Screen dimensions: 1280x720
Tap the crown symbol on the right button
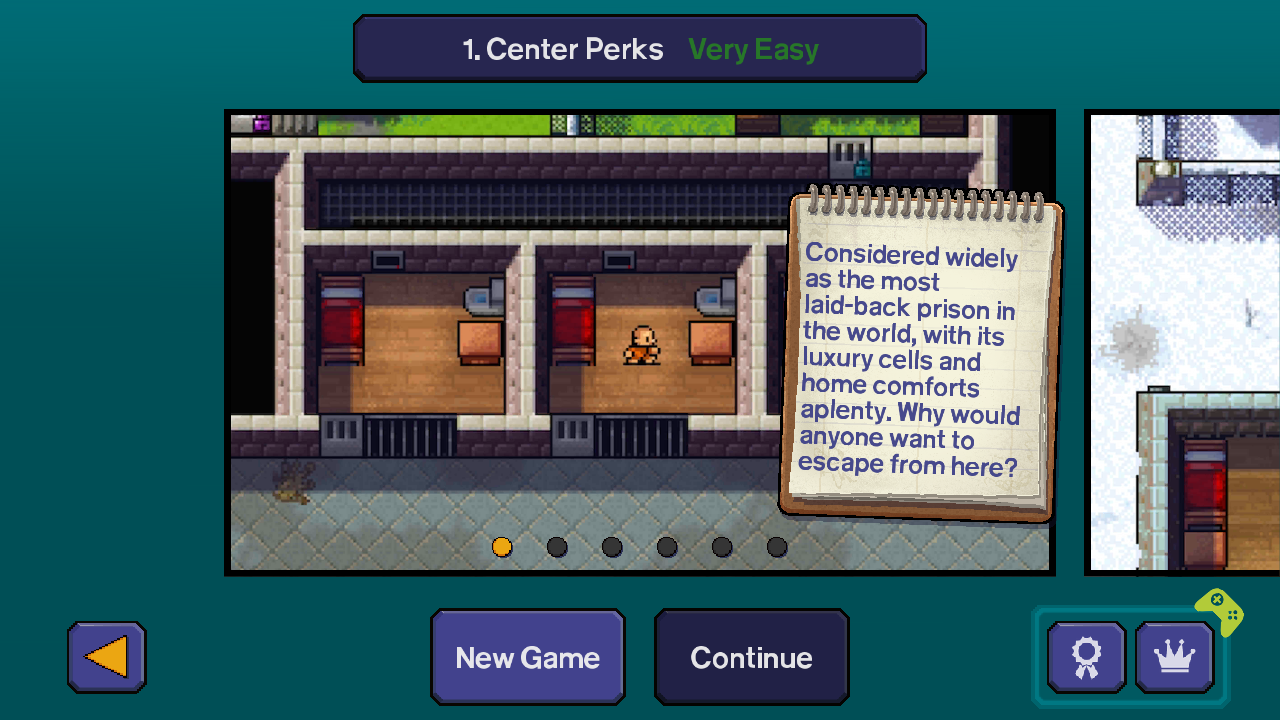(x=1174, y=656)
